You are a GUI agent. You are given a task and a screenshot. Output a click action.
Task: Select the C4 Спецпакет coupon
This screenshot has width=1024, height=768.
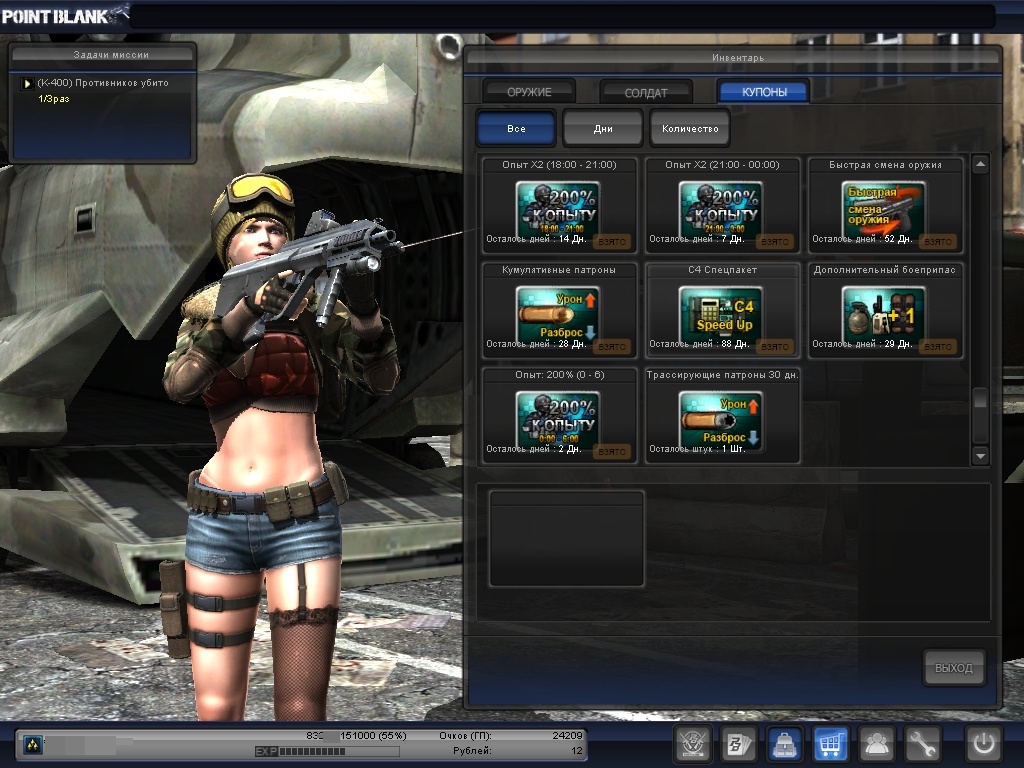click(722, 311)
